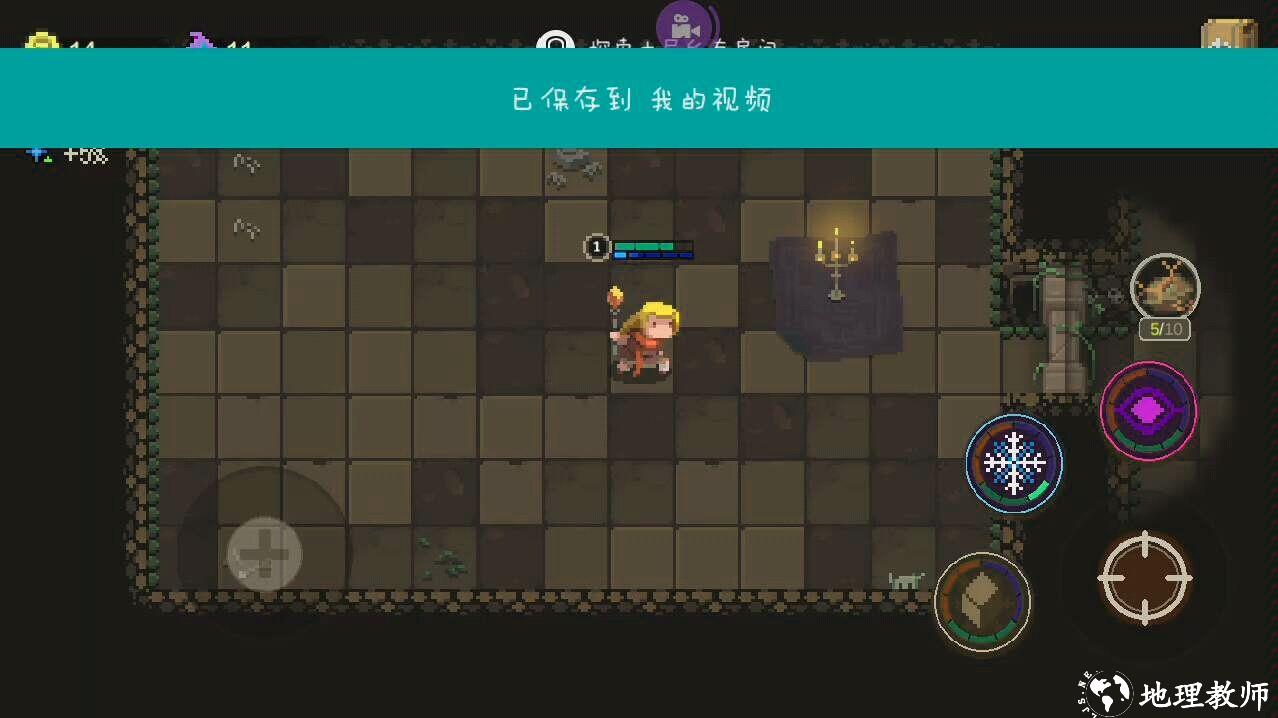Tap the purple screen-recorder camera icon
Screen dimensions: 1278x718
pyautogui.click(x=684, y=25)
